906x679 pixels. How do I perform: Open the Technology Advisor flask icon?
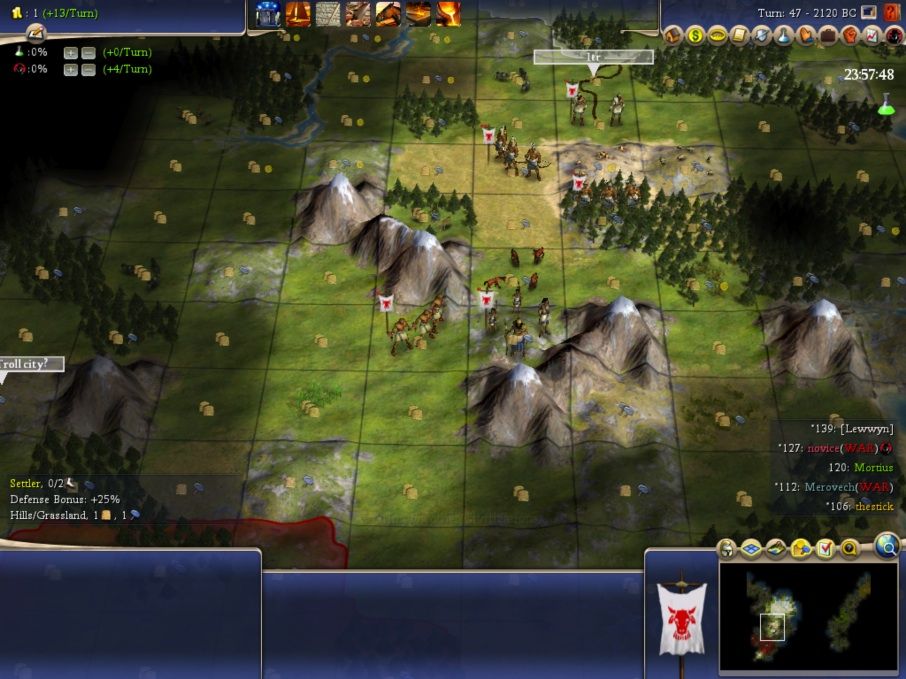pyautogui.click(x=784, y=36)
